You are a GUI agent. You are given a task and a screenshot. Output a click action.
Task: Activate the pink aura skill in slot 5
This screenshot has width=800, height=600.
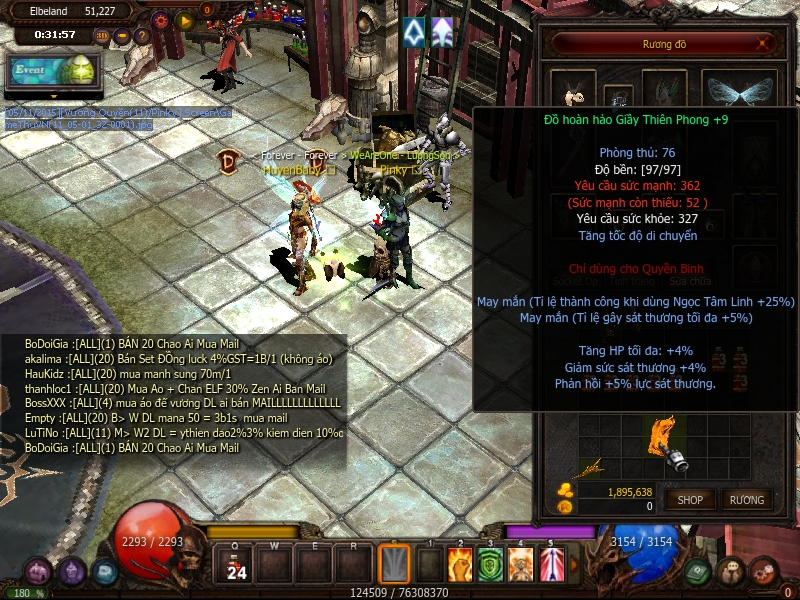click(551, 565)
